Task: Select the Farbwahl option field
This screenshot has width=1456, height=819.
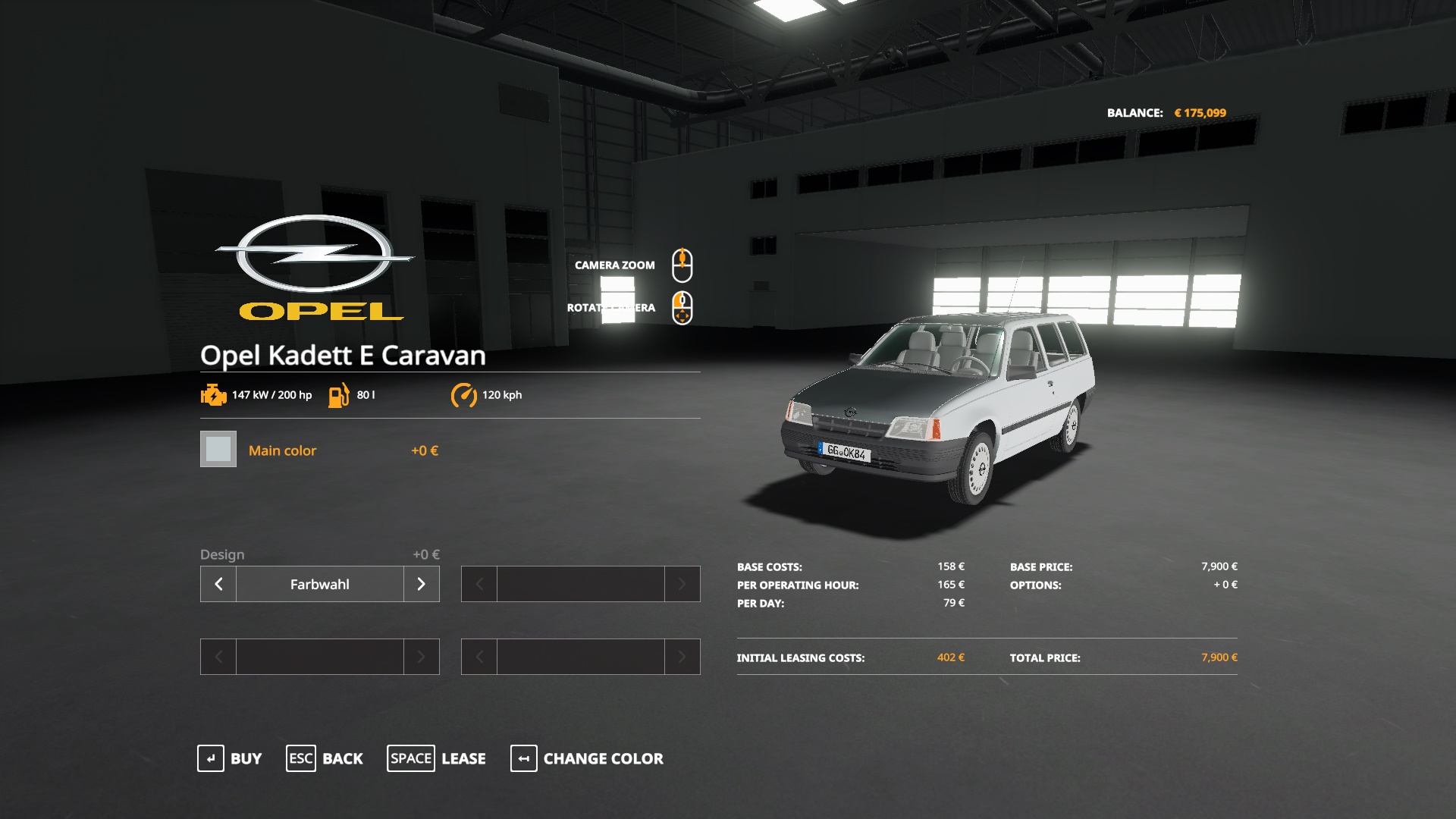Action: coord(319,584)
